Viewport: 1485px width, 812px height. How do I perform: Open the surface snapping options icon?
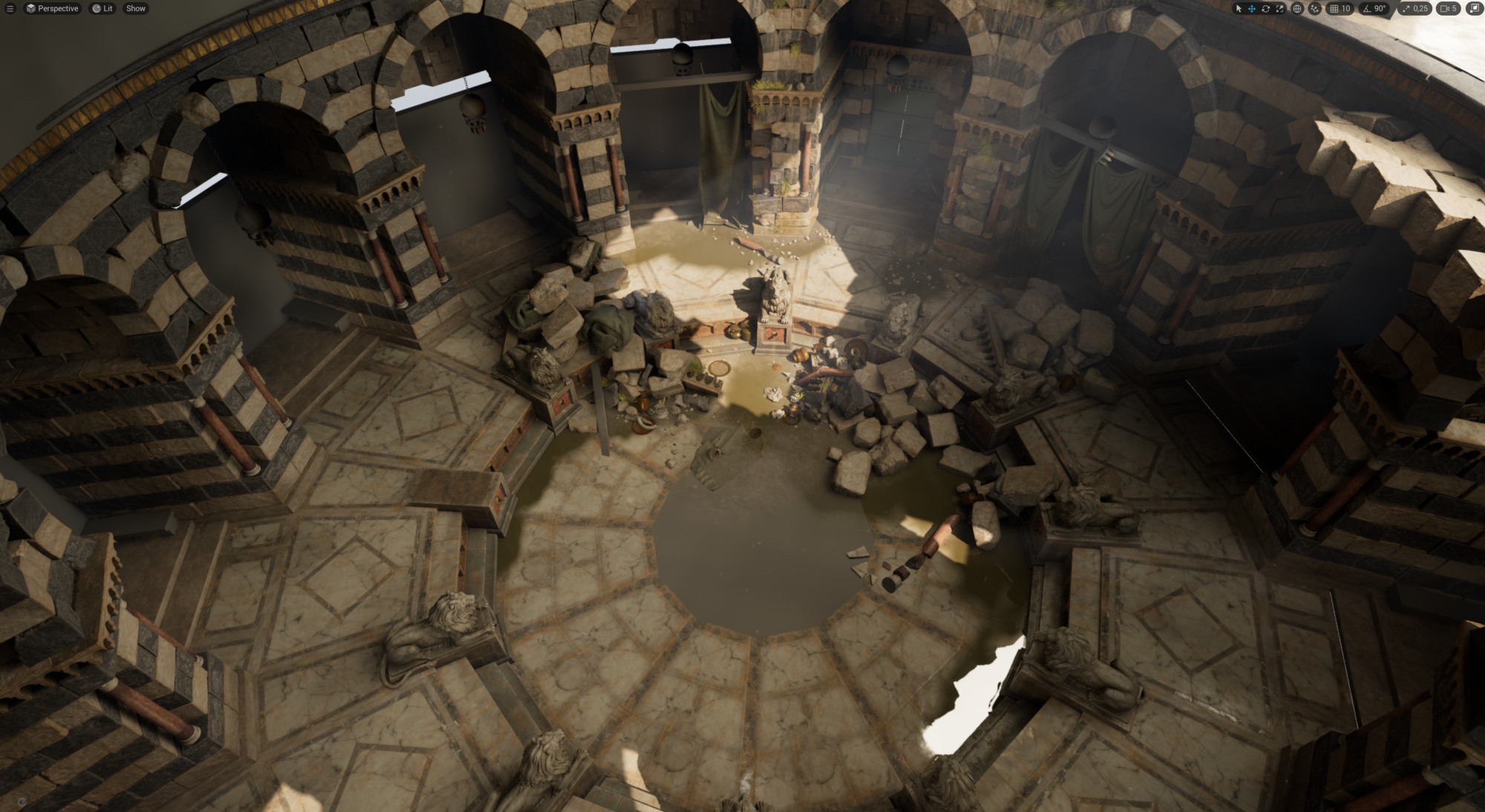(1314, 8)
